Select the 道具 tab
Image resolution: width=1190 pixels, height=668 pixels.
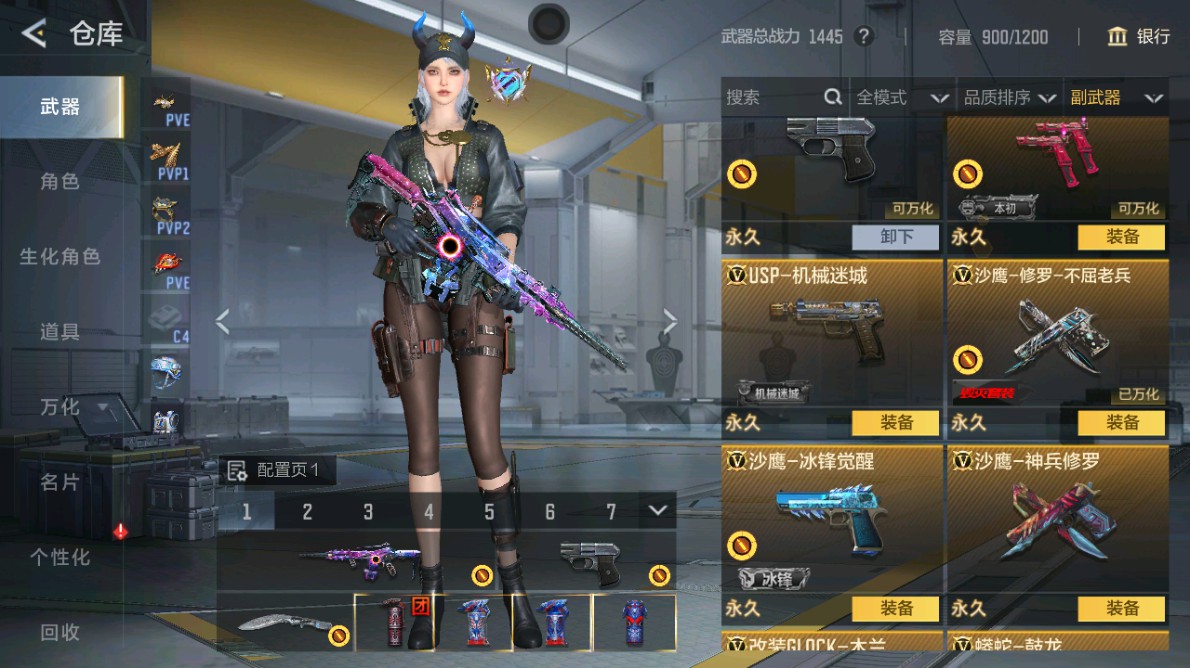[x=60, y=331]
